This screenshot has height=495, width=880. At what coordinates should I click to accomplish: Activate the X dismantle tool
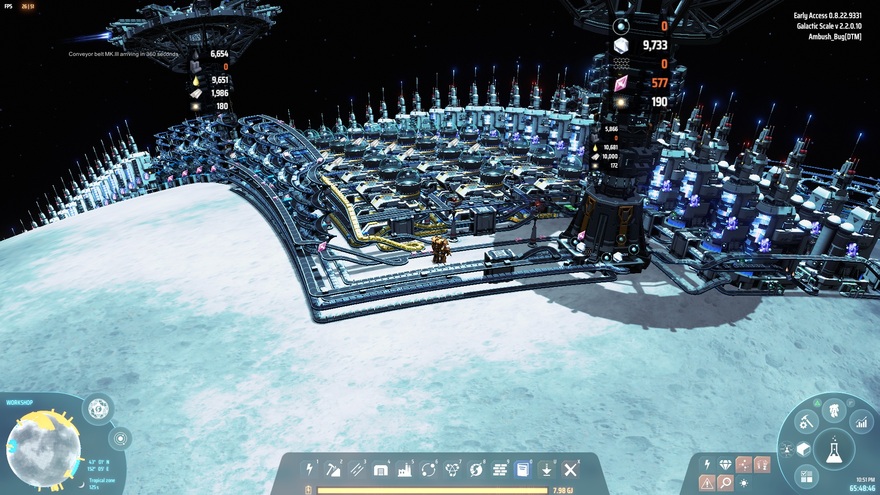(570, 469)
